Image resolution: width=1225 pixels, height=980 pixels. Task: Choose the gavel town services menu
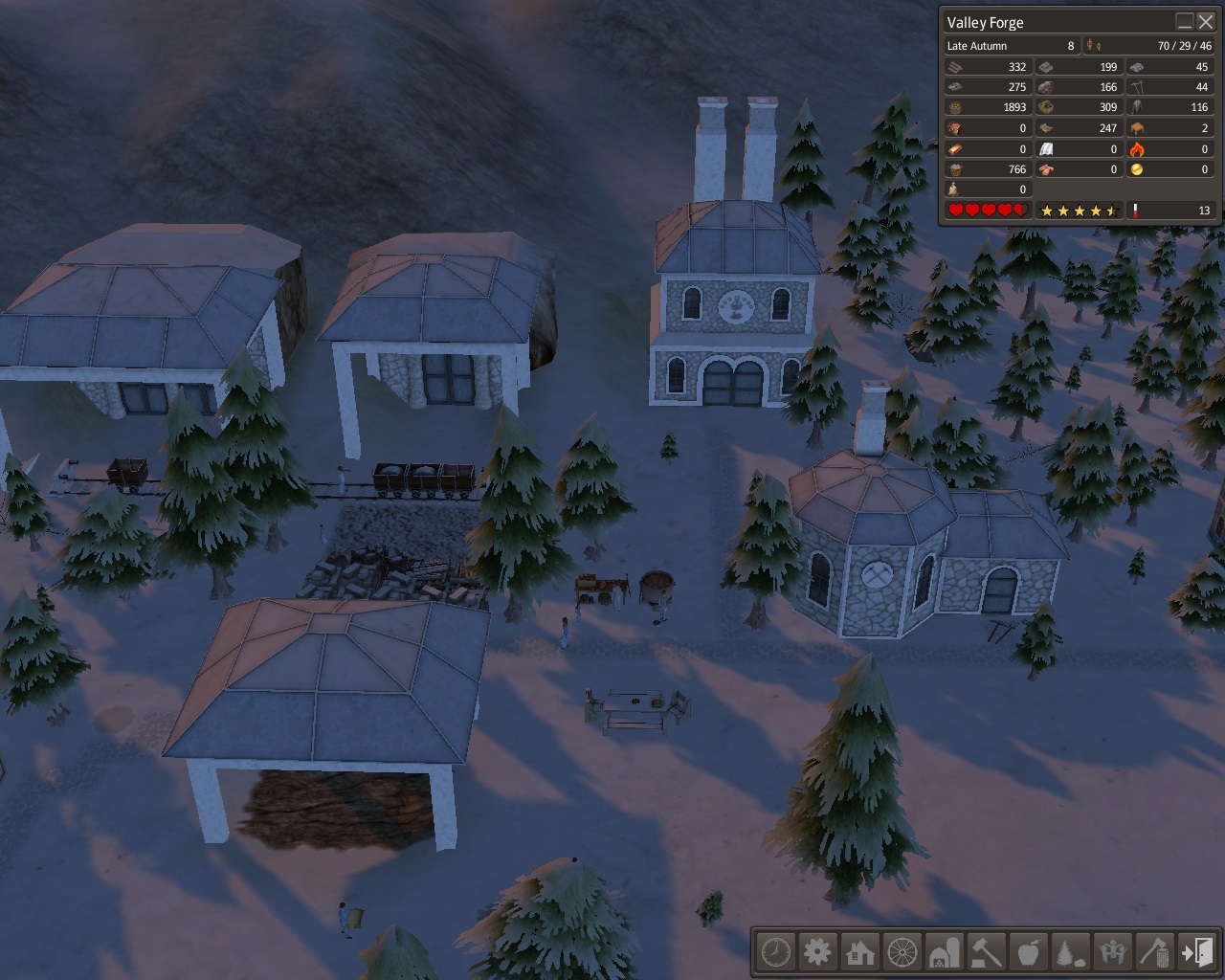986,952
